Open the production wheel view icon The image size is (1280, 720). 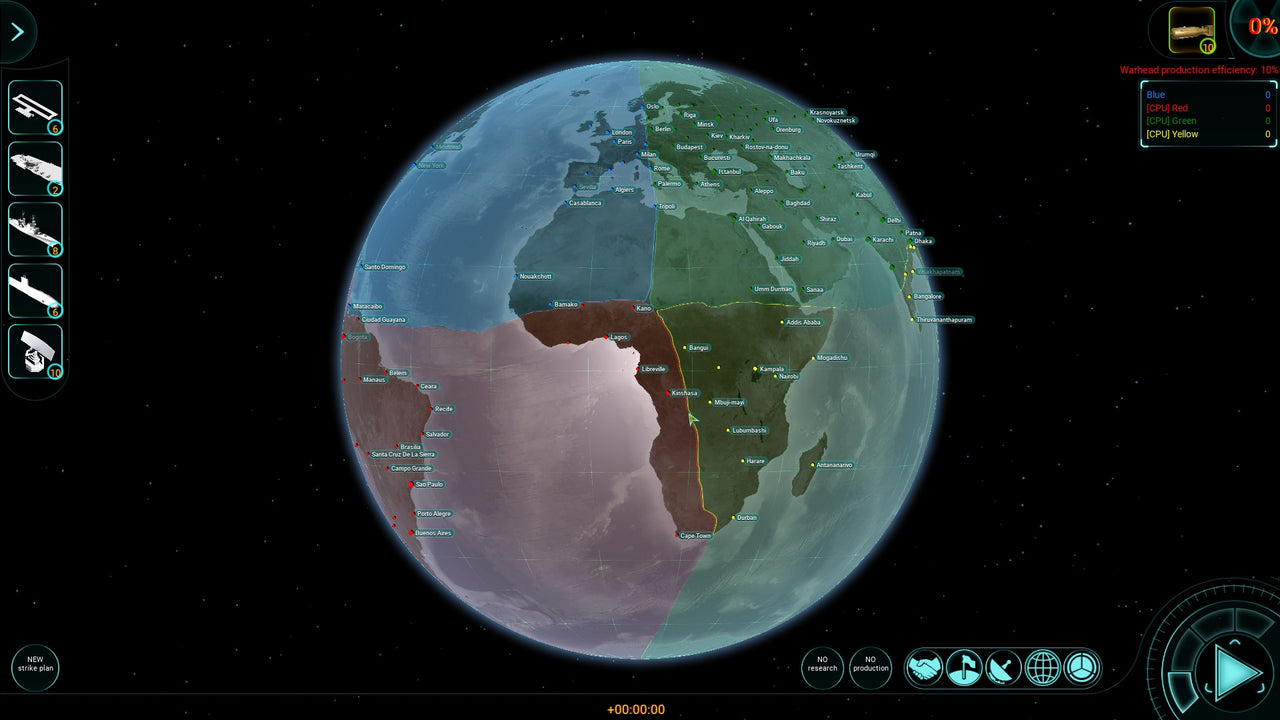1082,667
